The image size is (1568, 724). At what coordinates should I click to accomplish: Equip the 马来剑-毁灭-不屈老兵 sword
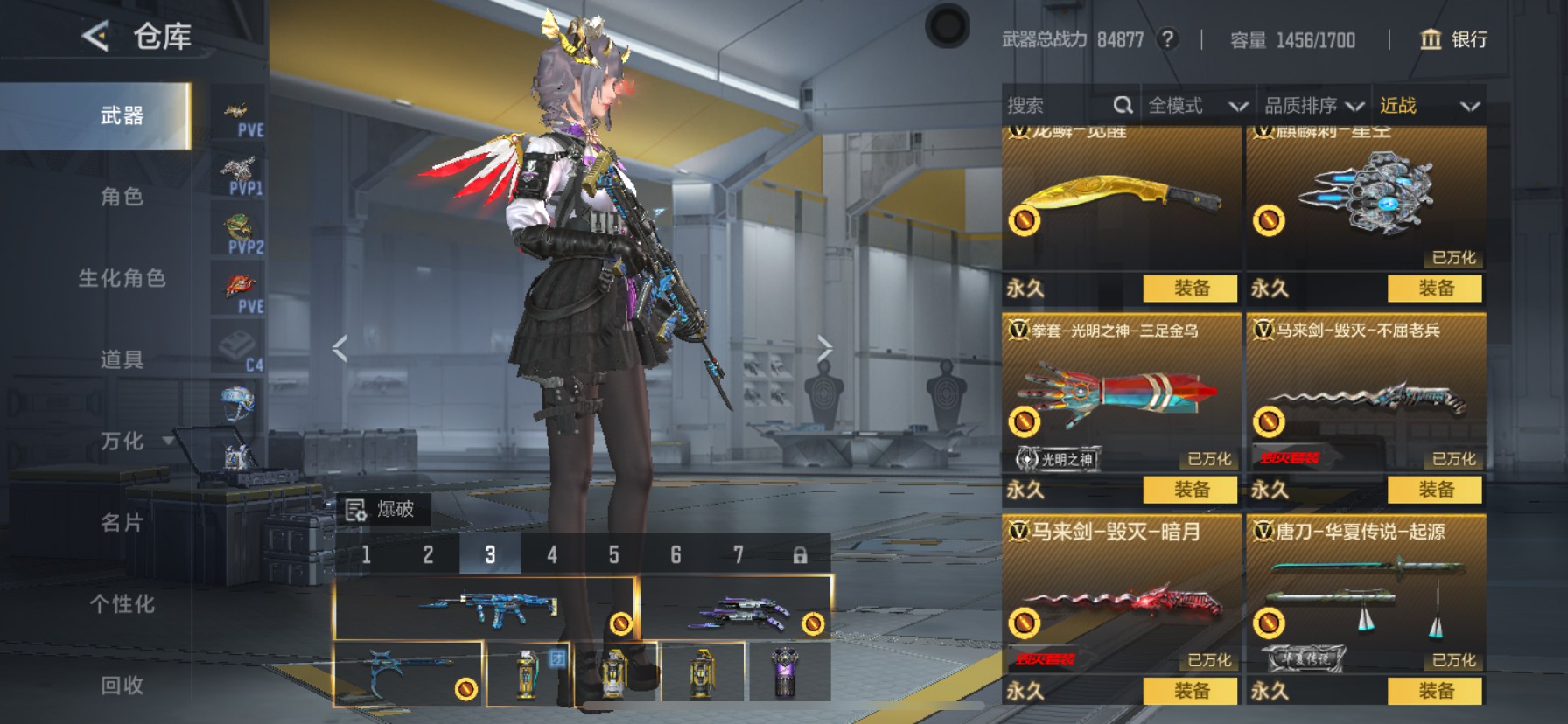point(1435,490)
